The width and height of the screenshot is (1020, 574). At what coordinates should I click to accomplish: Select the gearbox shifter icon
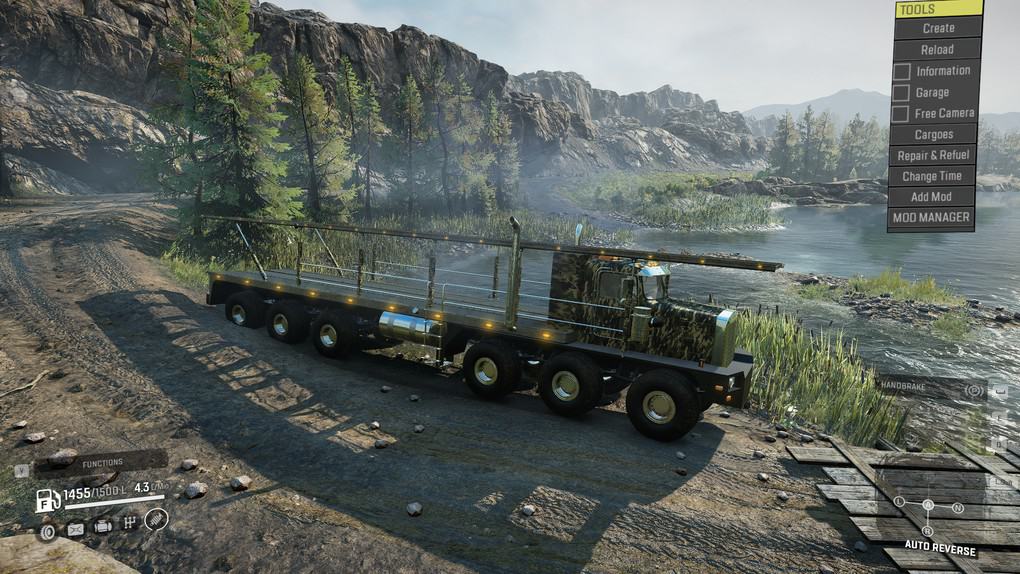coord(129,523)
